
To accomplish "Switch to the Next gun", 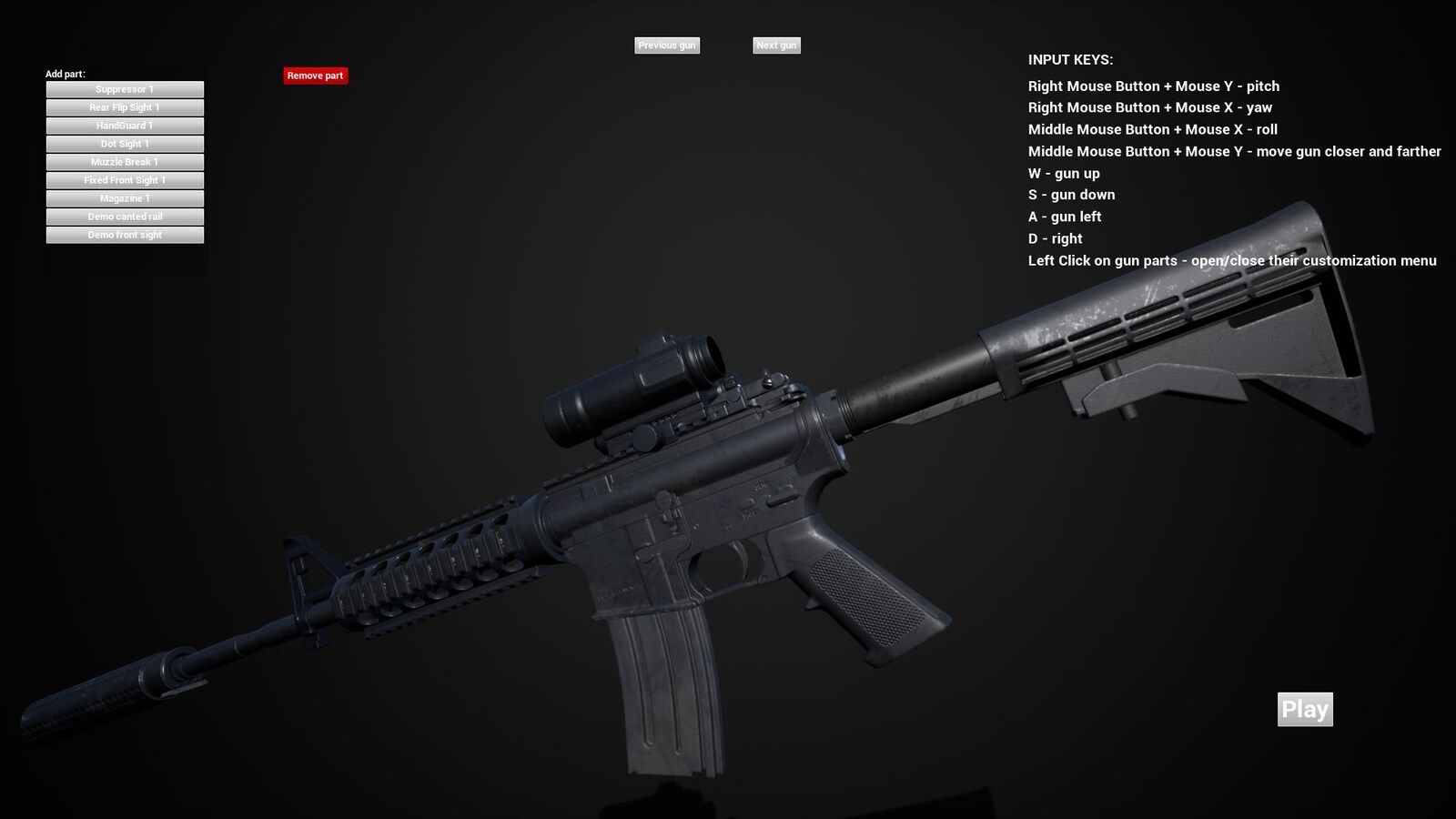I will point(776,45).
